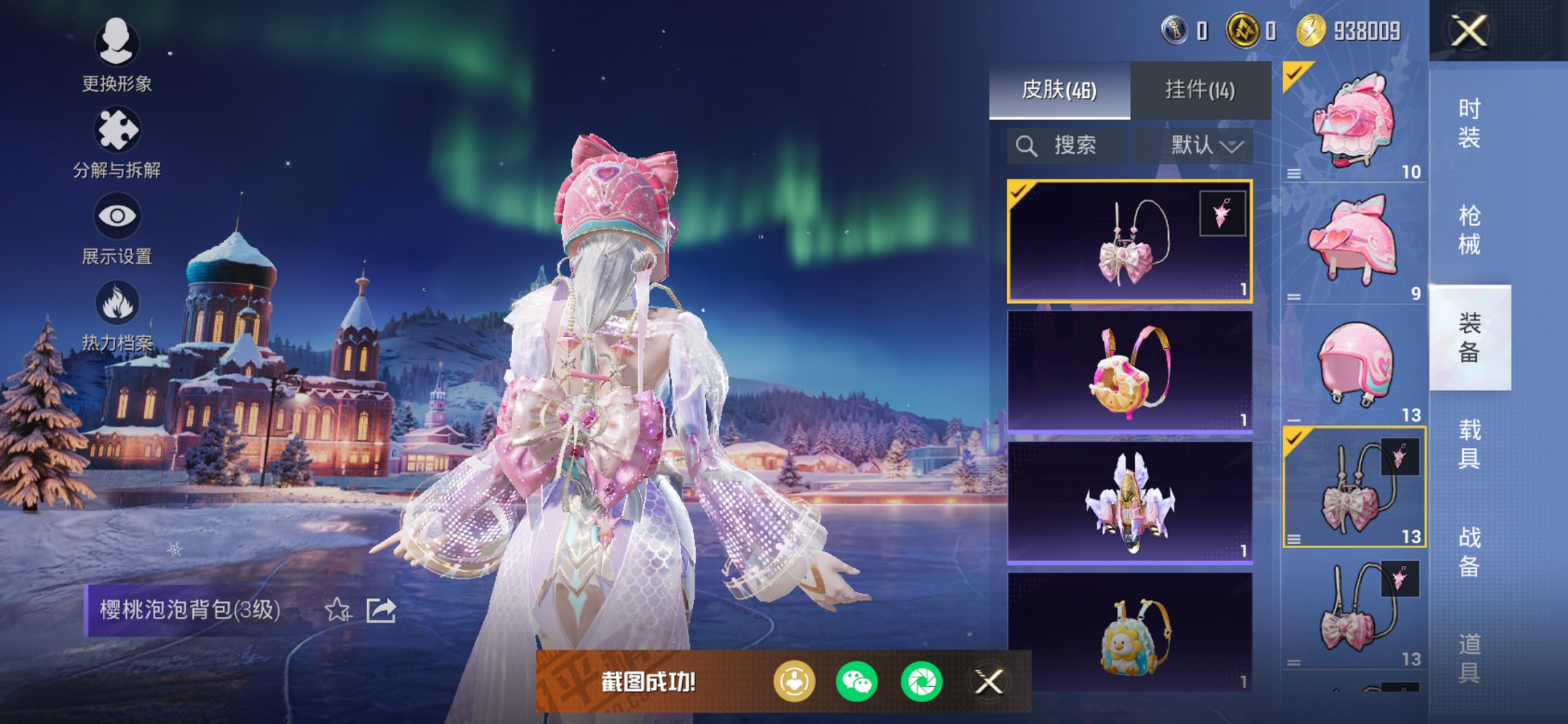Open 展示设置 display settings

[117, 216]
